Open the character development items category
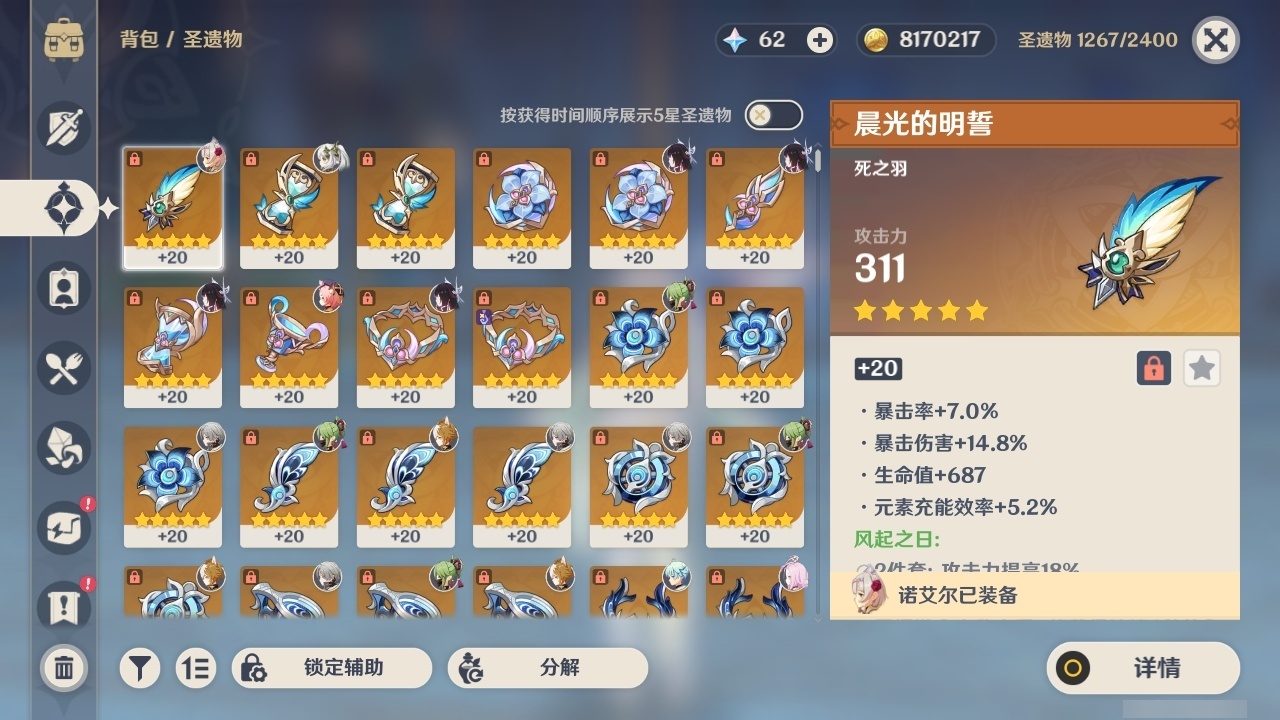 coord(63,288)
